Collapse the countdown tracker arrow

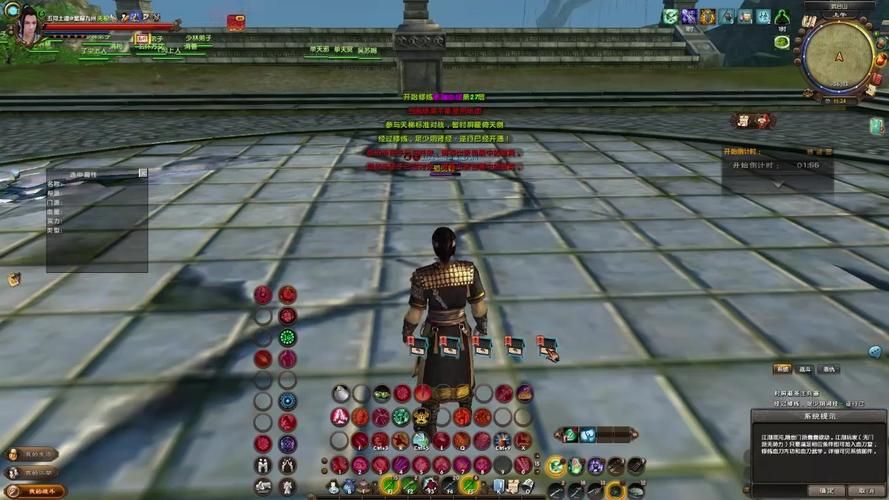coord(777,184)
